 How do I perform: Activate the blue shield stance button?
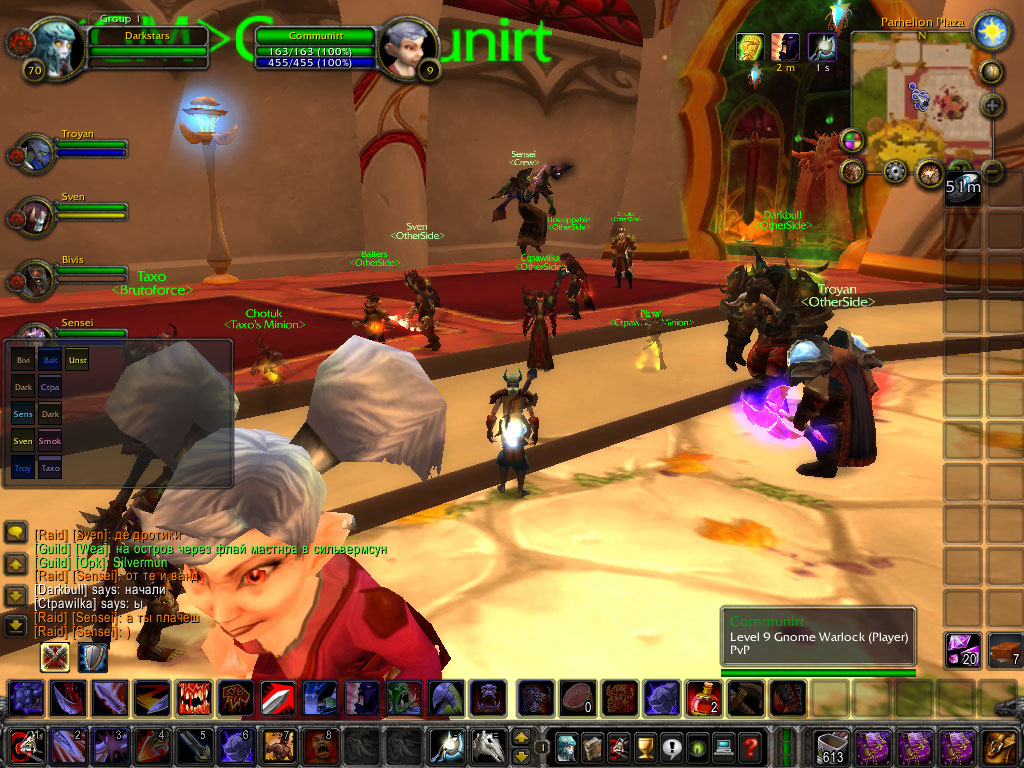pos(92,656)
